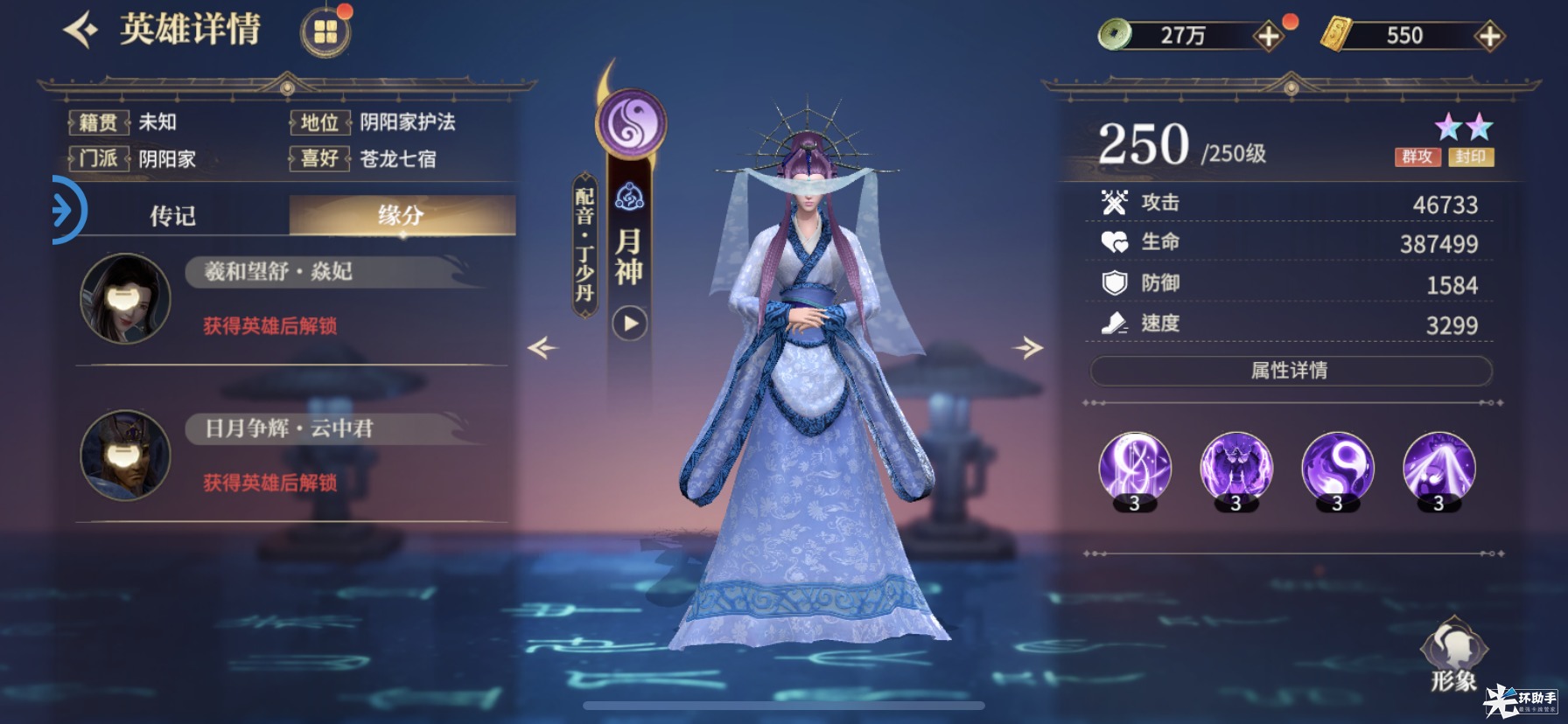
Task: Play the hero voice line
Action: click(630, 324)
